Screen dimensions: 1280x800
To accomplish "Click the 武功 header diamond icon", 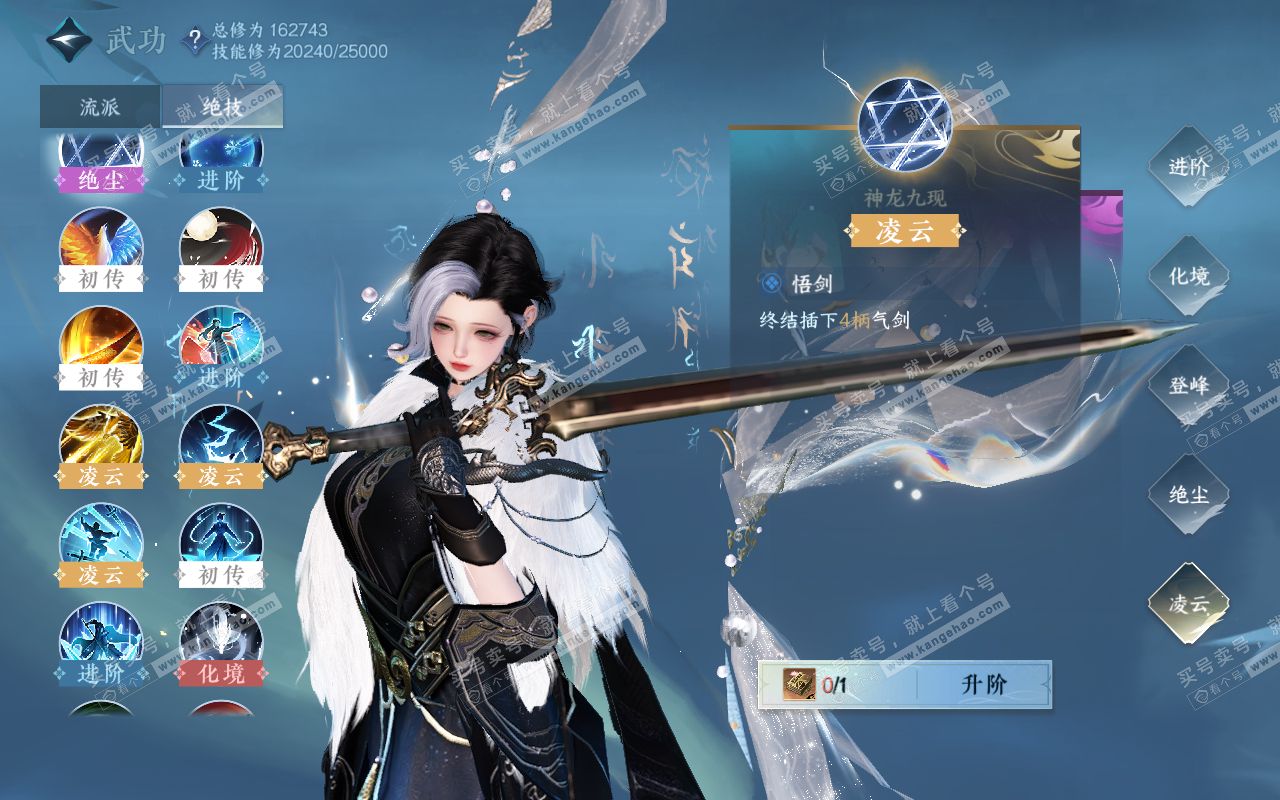I will pos(69,41).
